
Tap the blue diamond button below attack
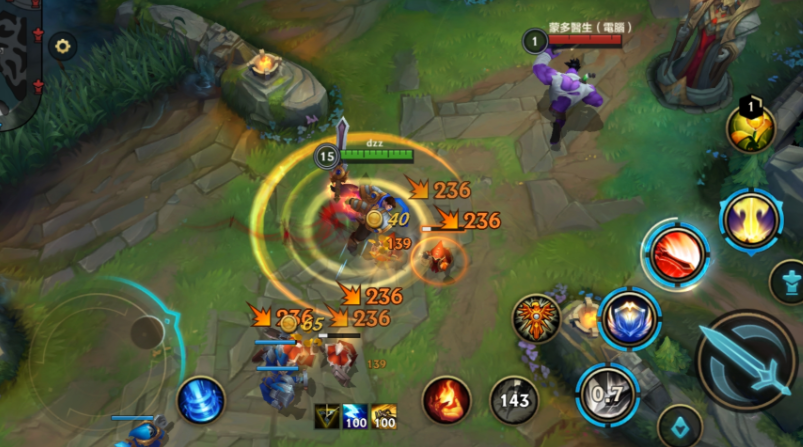tap(680, 425)
